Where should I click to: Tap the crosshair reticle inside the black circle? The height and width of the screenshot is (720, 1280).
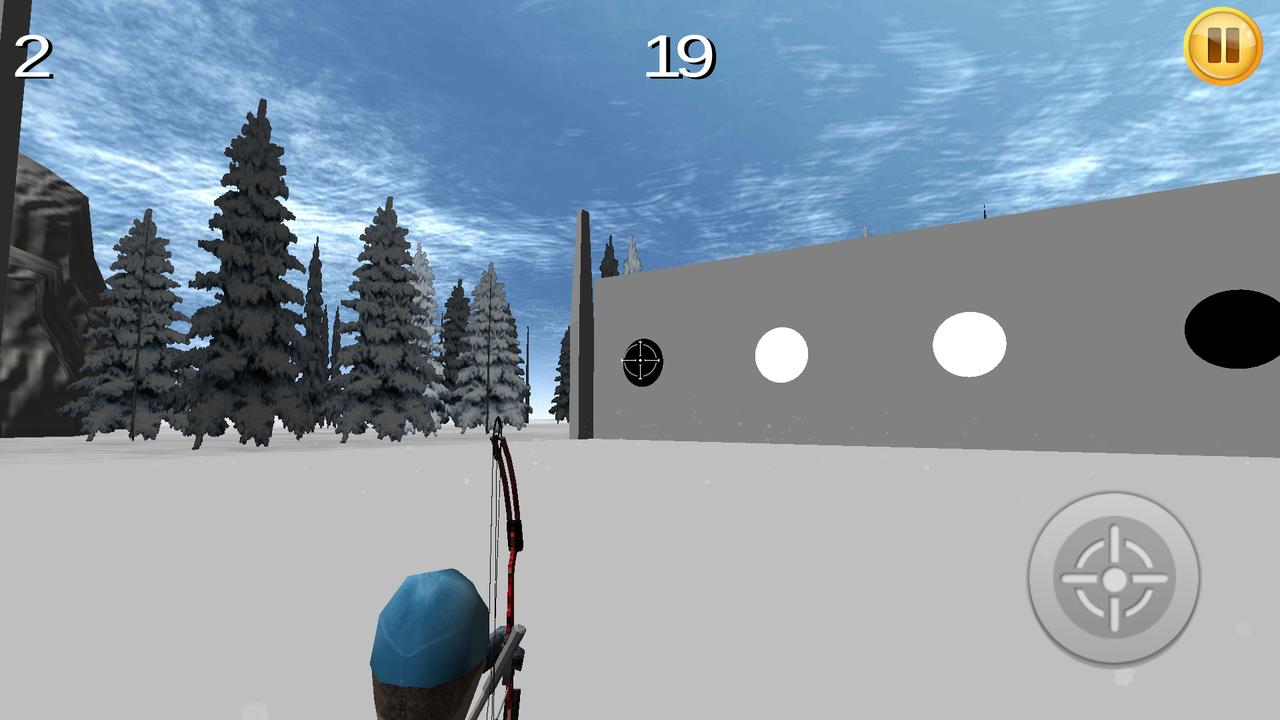[x=641, y=358]
